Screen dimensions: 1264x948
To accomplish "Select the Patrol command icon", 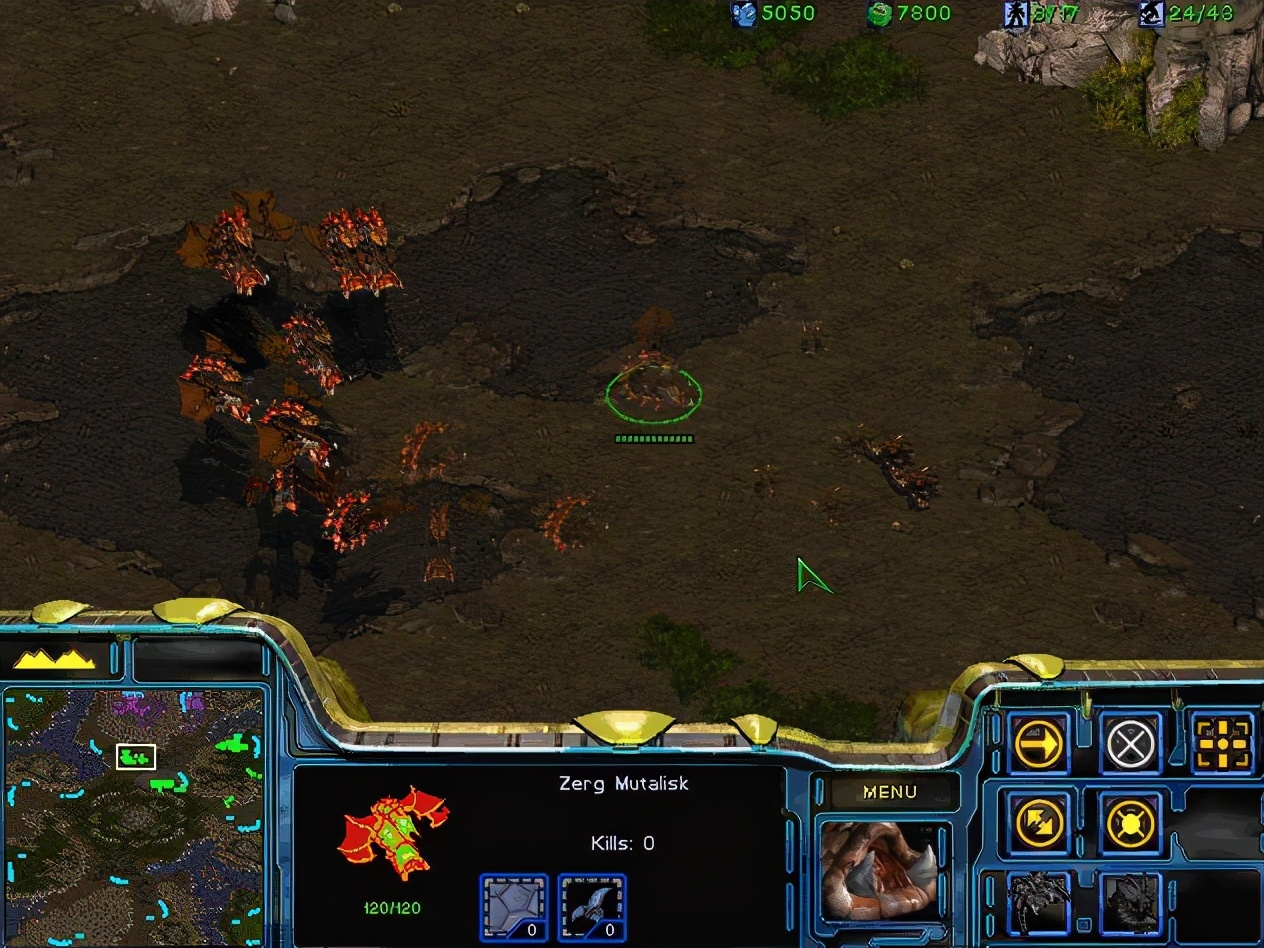I will (1039, 823).
